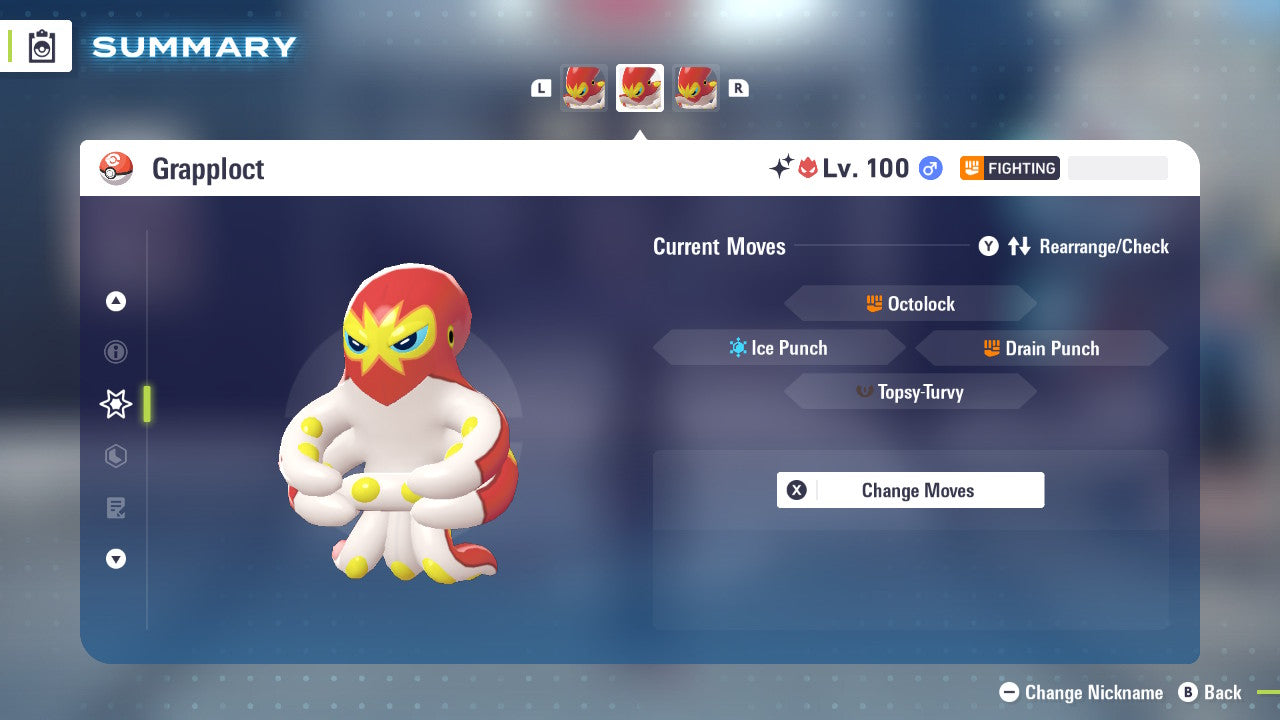The height and width of the screenshot is (720, 1280).
Task: Choose the Ice Punch move
Action: 779,348
